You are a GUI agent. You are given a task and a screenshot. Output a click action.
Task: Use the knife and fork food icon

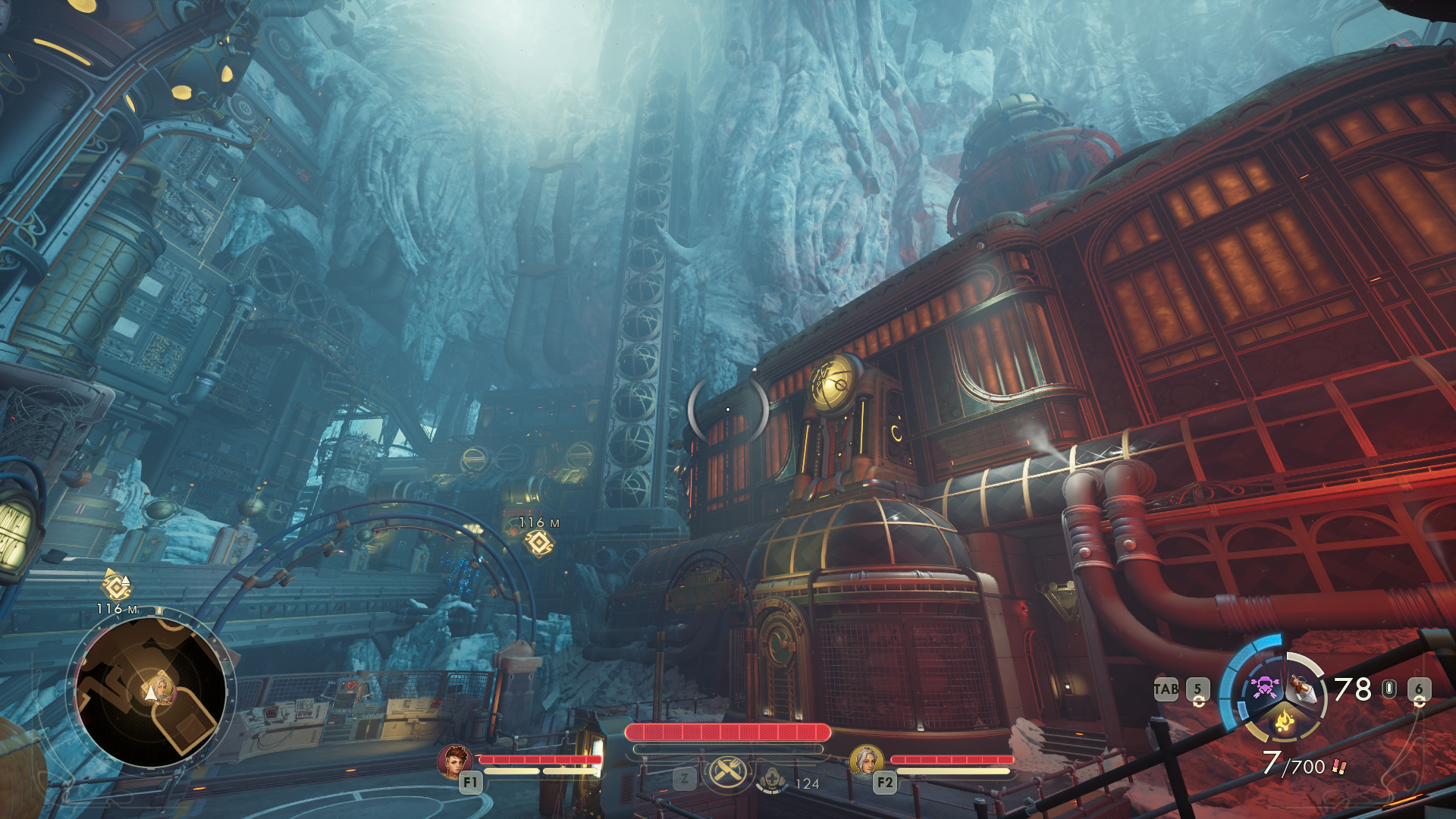[728, 773]
